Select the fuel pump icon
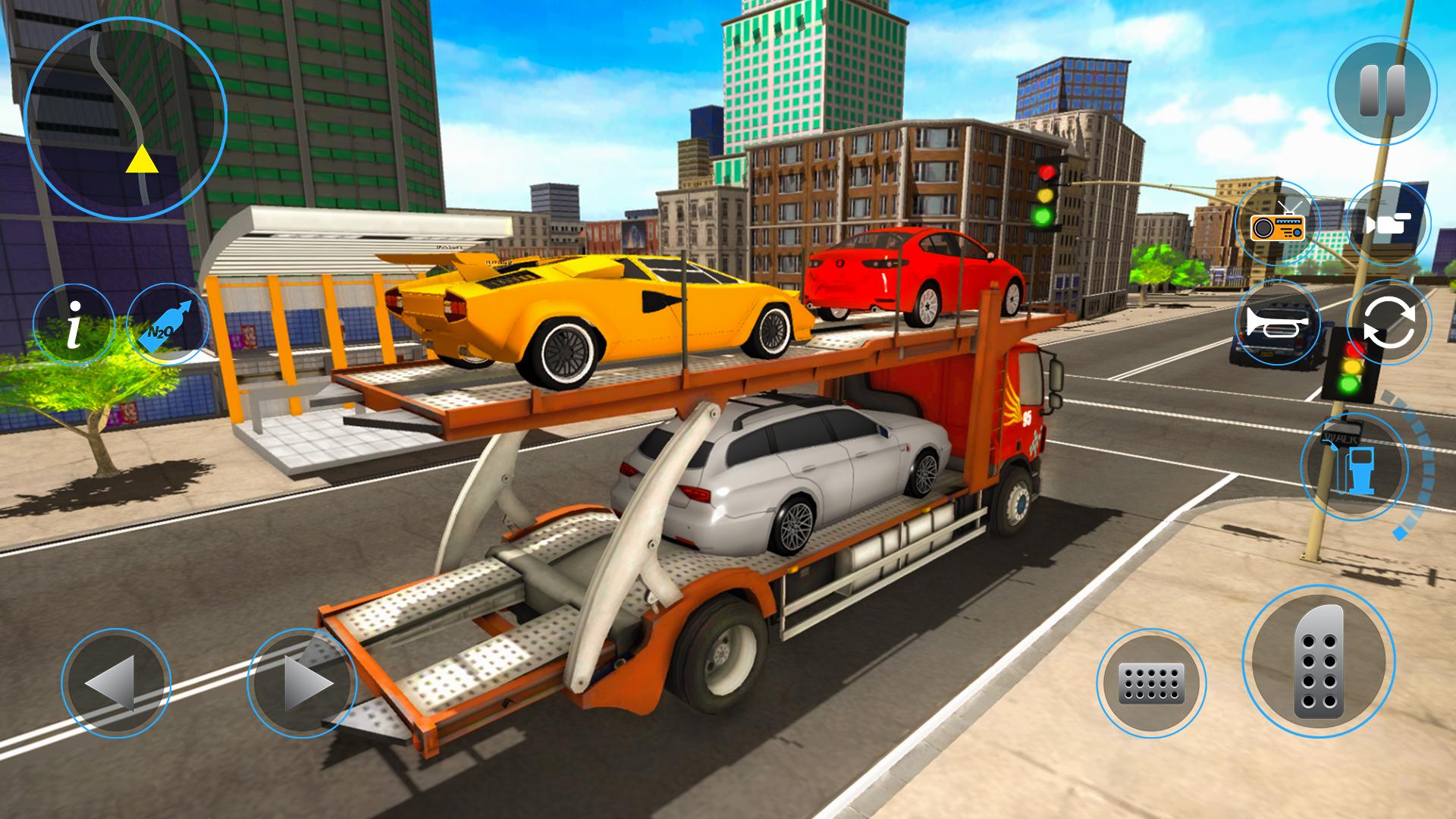 [1354, 466]
